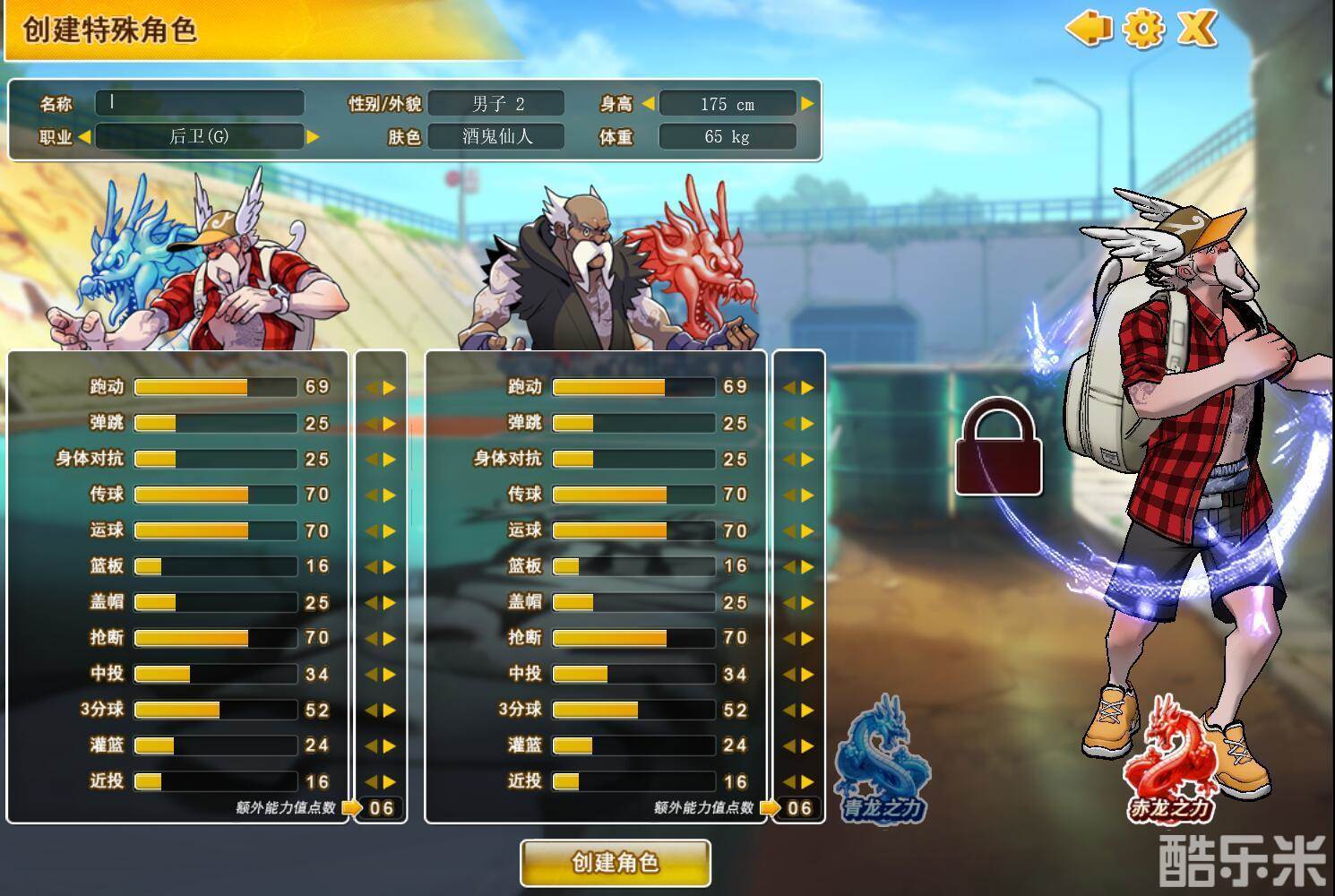Image resolution: width=1335 pixels, height=896 pixels.
Task: Decrease right panel 抢断 stat
Action: tap(788, 639)
